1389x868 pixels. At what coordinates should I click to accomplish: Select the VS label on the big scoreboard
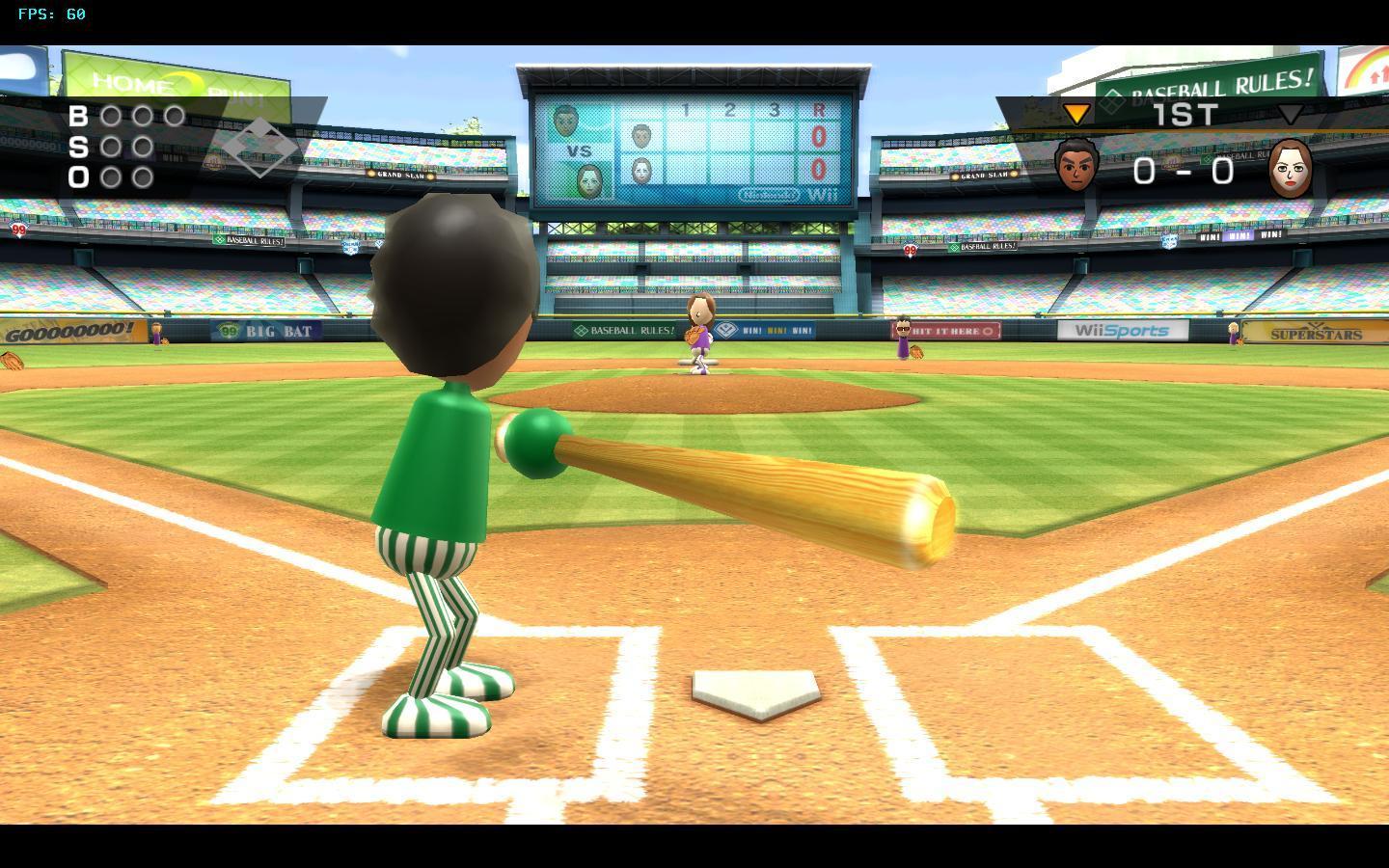(580, 149)
